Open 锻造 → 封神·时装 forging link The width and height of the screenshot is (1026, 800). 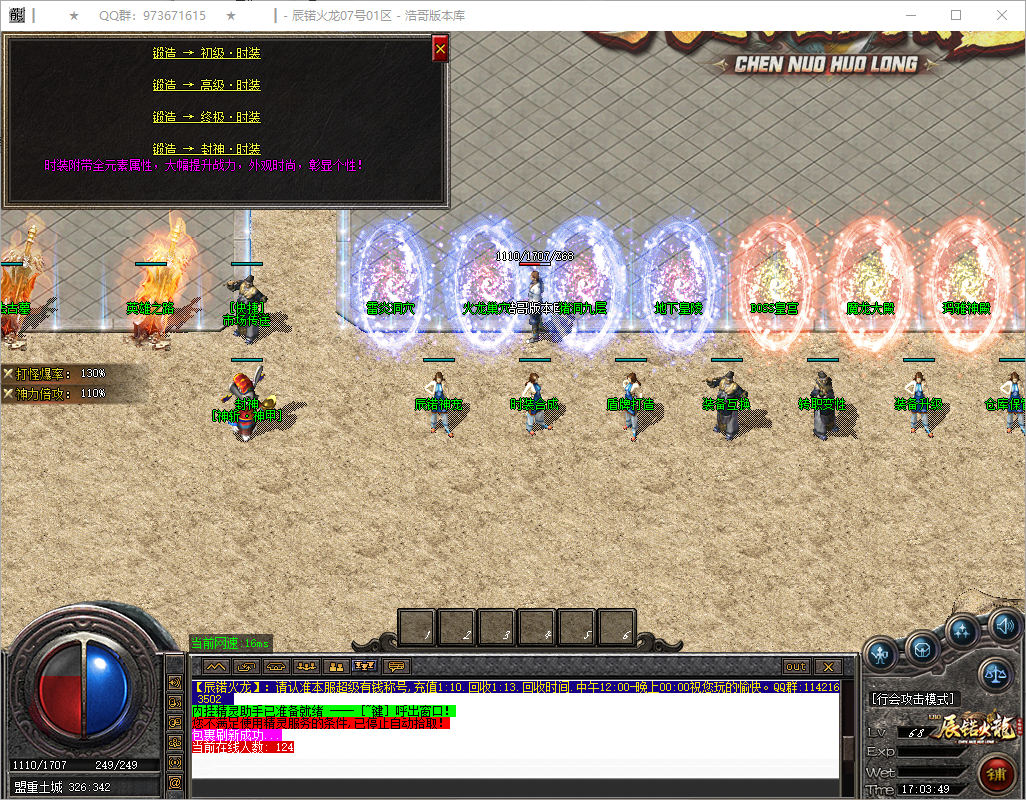207,149
